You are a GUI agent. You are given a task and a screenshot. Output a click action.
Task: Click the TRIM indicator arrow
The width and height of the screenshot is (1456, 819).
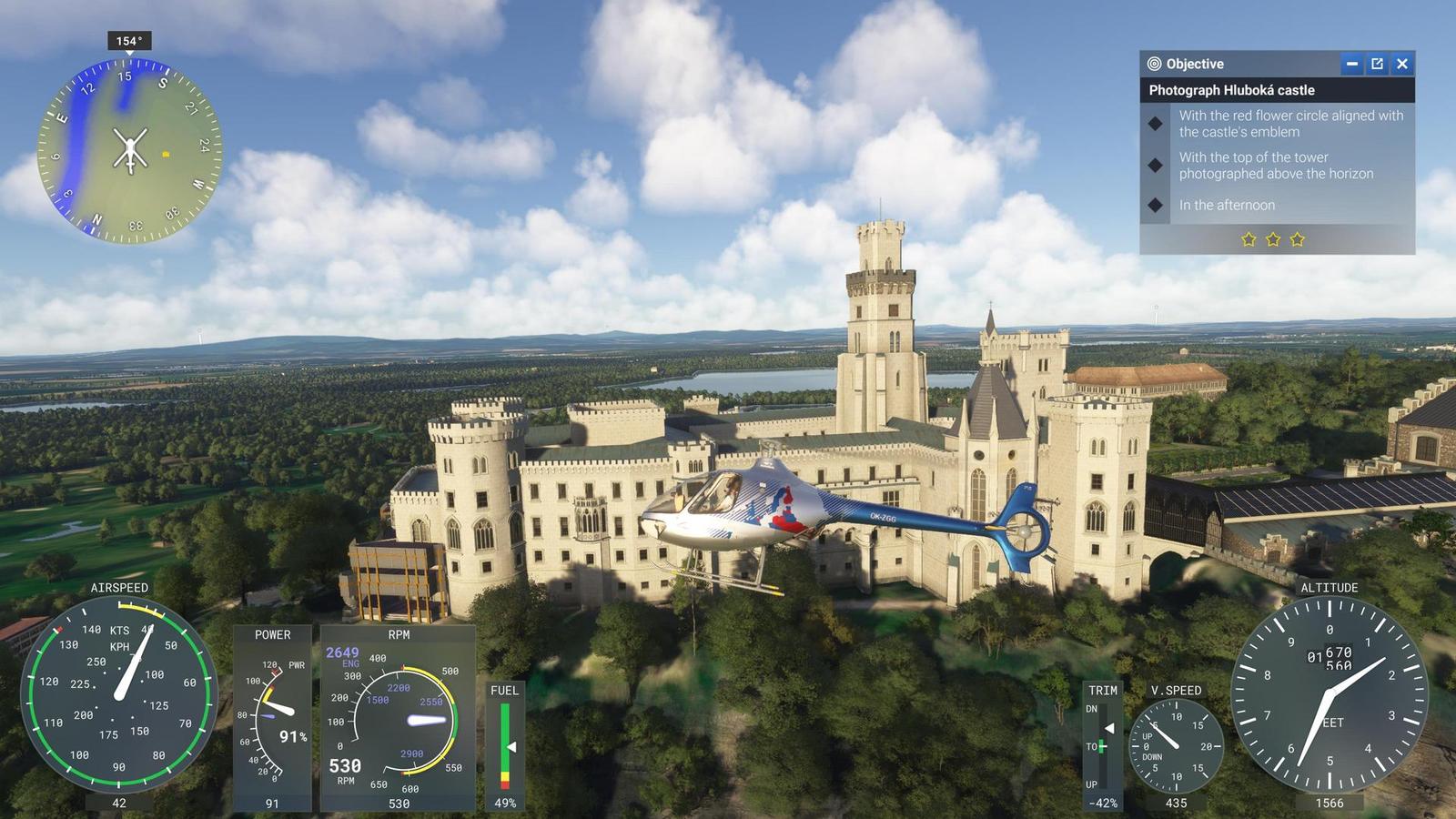(1108, 727)
